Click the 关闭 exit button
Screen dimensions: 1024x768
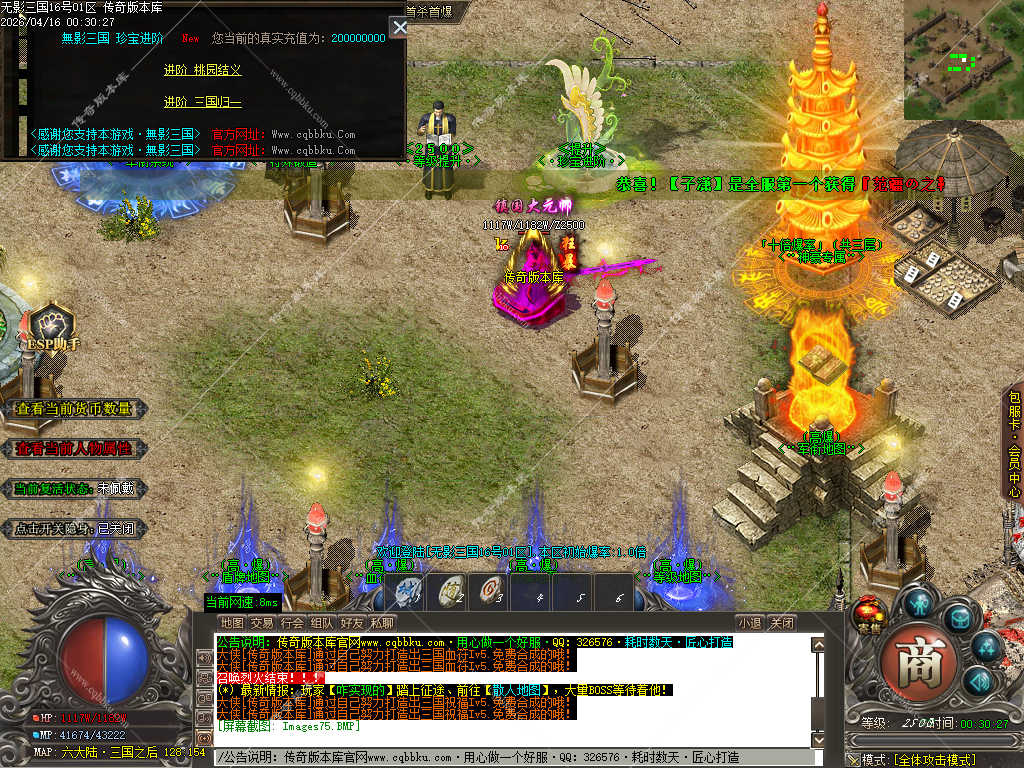coord(782,623)
